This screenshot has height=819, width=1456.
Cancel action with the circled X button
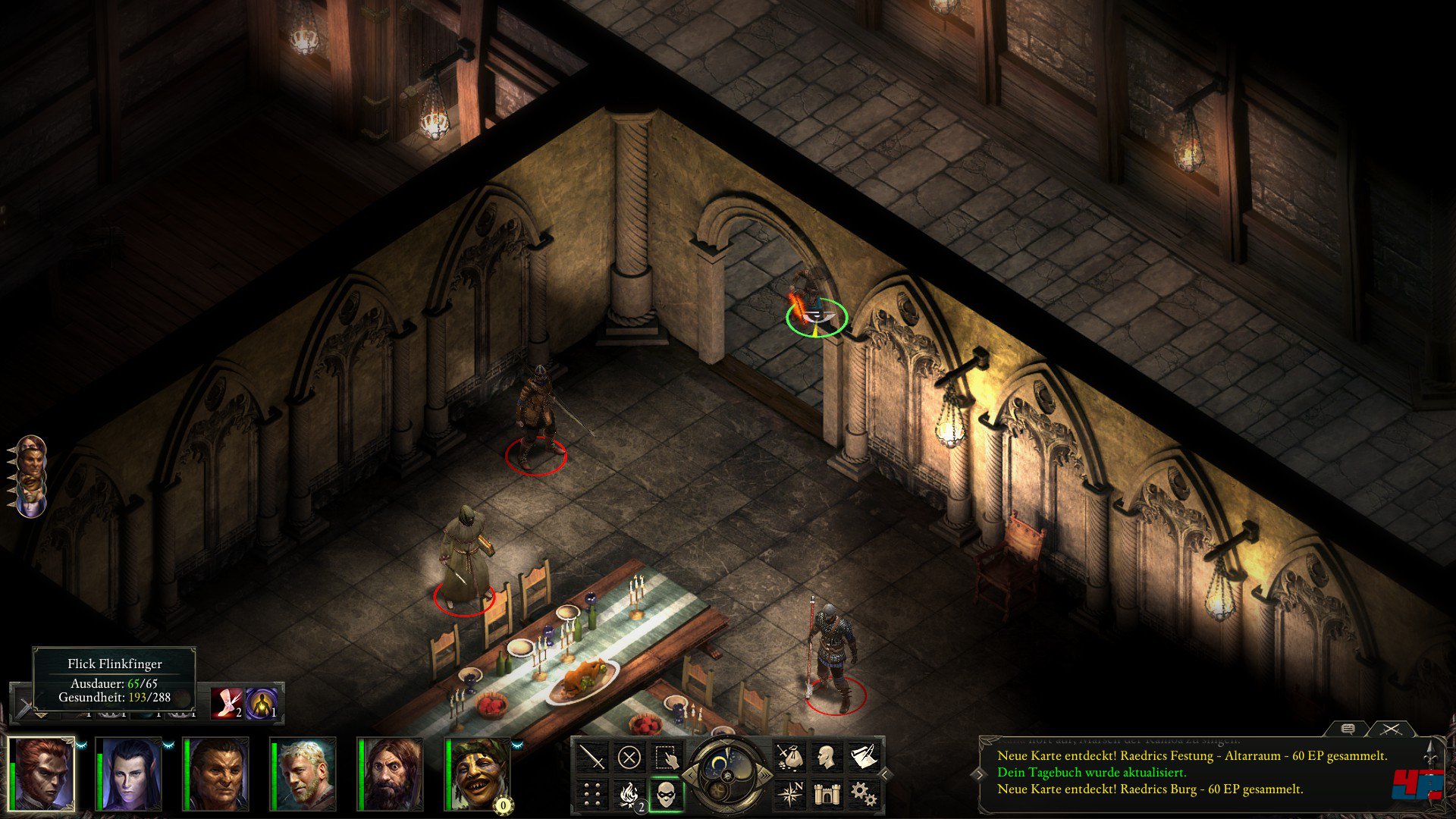pos(629,757)
